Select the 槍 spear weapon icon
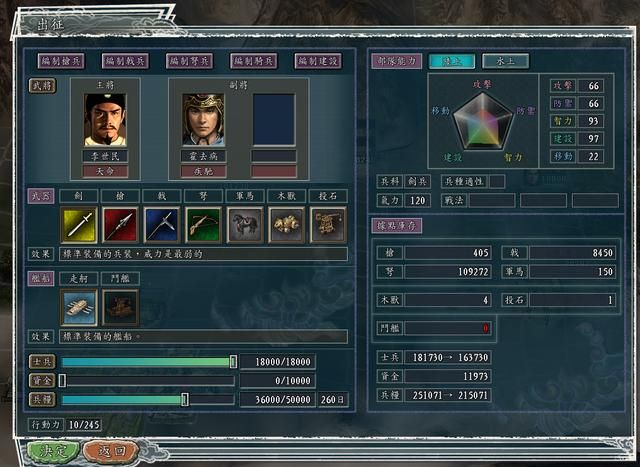Image resolution: width=640 pixels, height=467 pixels. (120, 225)
